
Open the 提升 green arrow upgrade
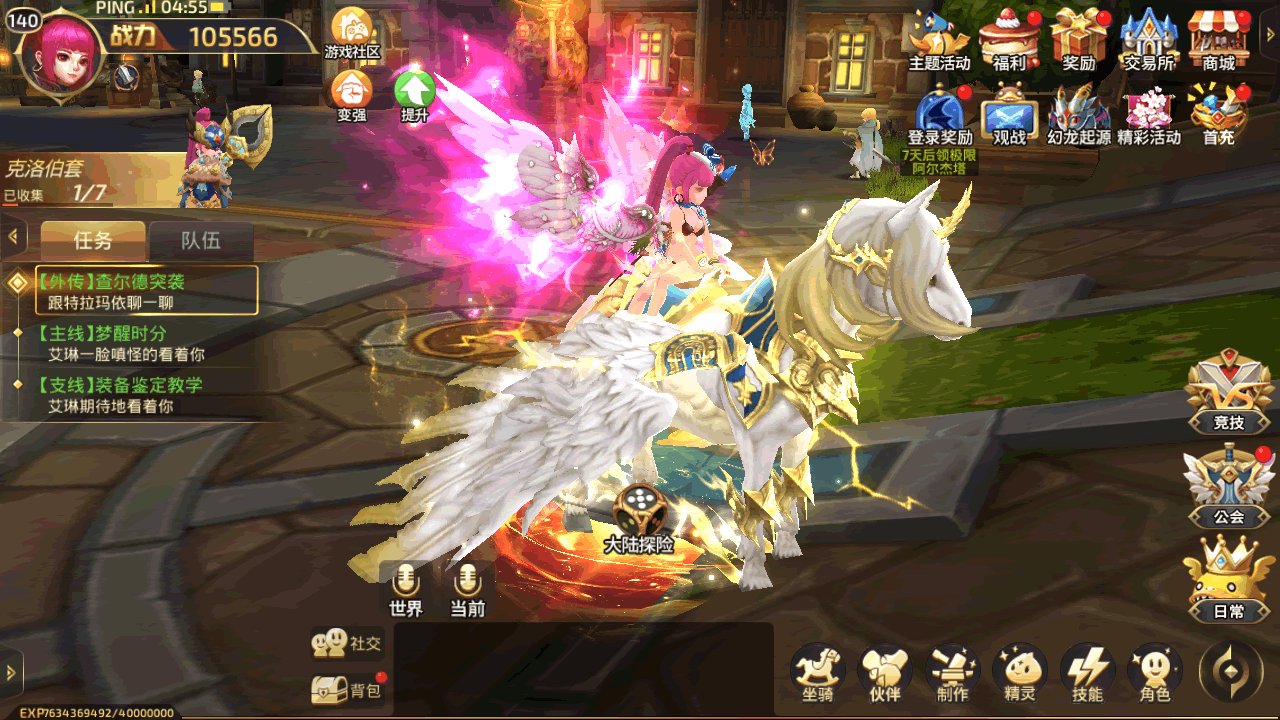pyautogui.click(x=414, y=94)
